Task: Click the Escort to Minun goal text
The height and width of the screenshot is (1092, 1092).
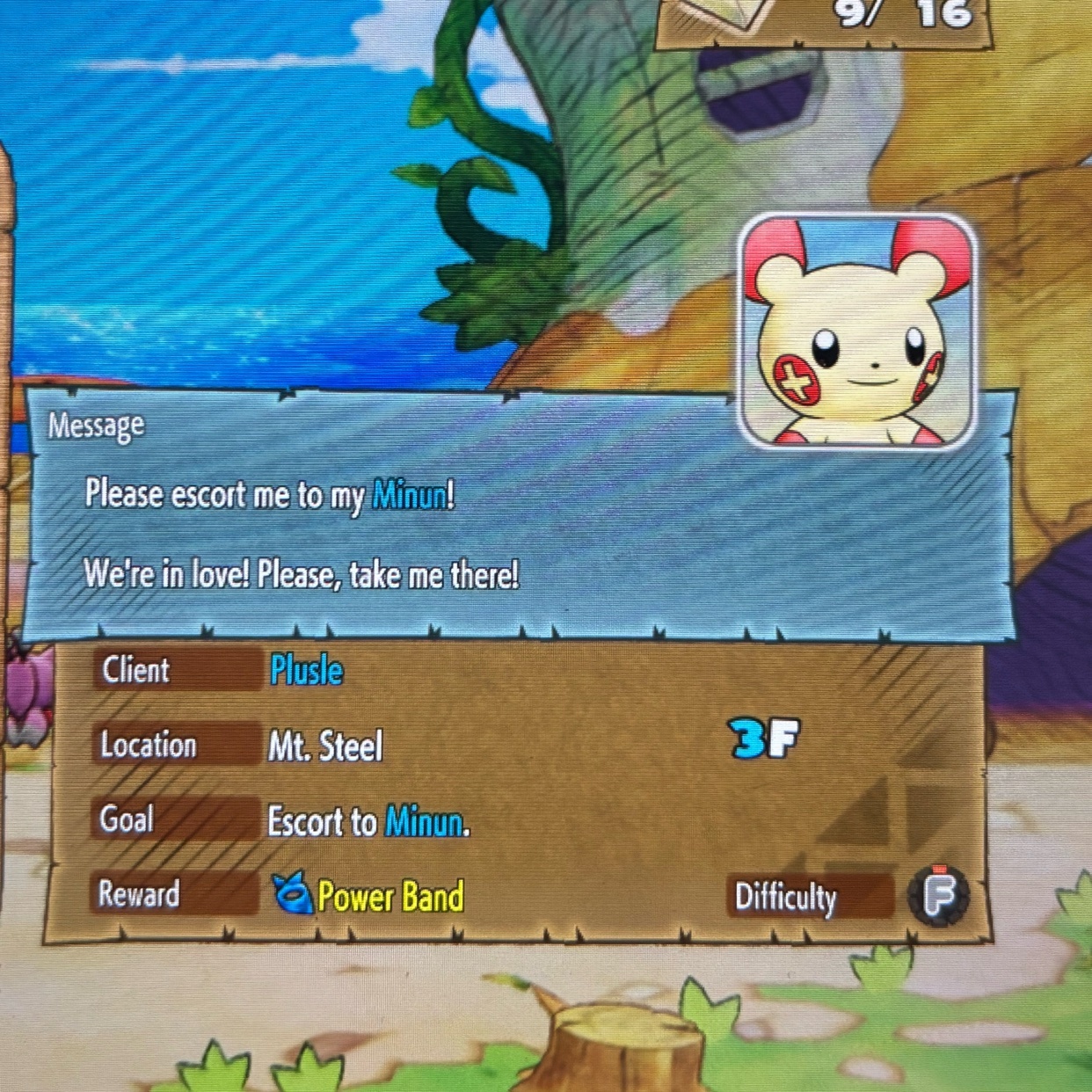Action: (x=368, y=822)
